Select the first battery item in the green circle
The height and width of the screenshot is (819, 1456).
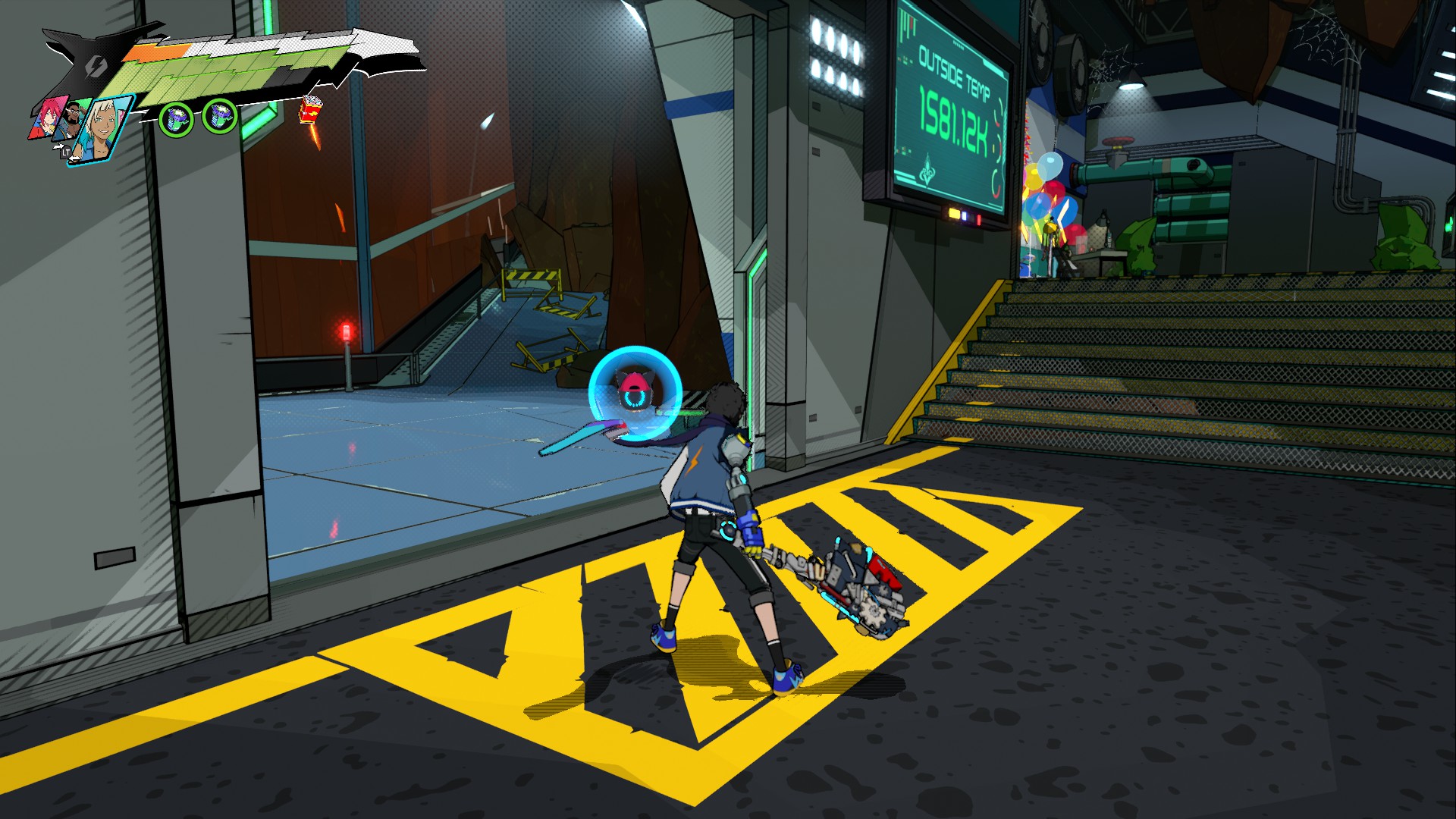coord(177,120)
